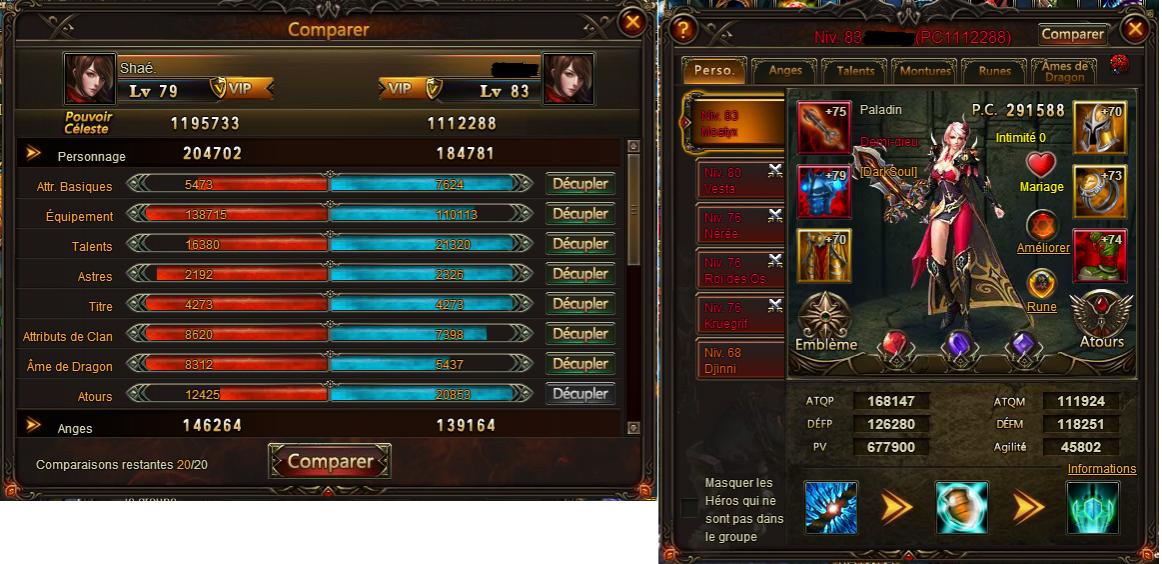
Task: Expand the Anges section arrow
Action: 34,426
